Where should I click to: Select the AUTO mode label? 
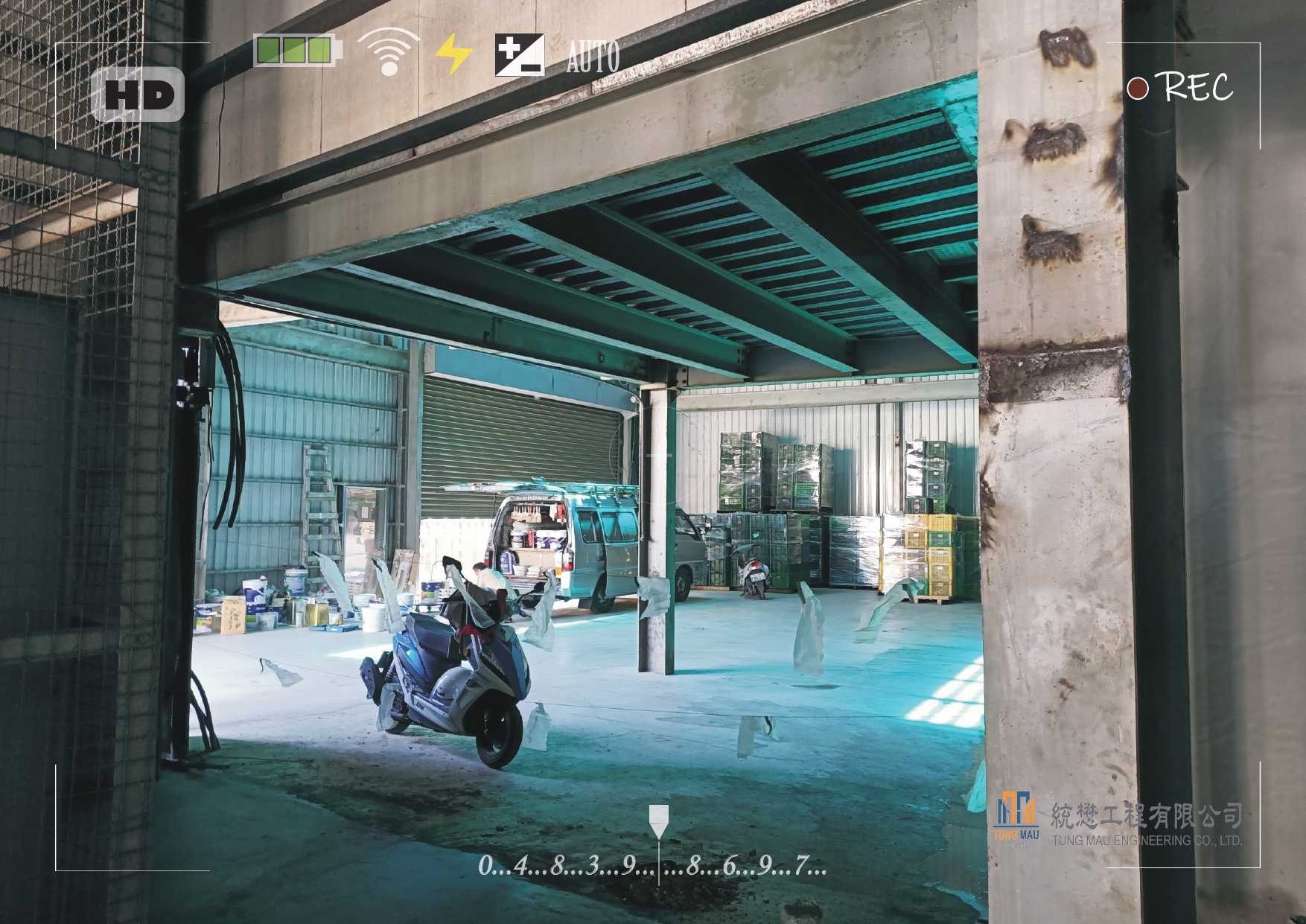[x=593, y=57]
